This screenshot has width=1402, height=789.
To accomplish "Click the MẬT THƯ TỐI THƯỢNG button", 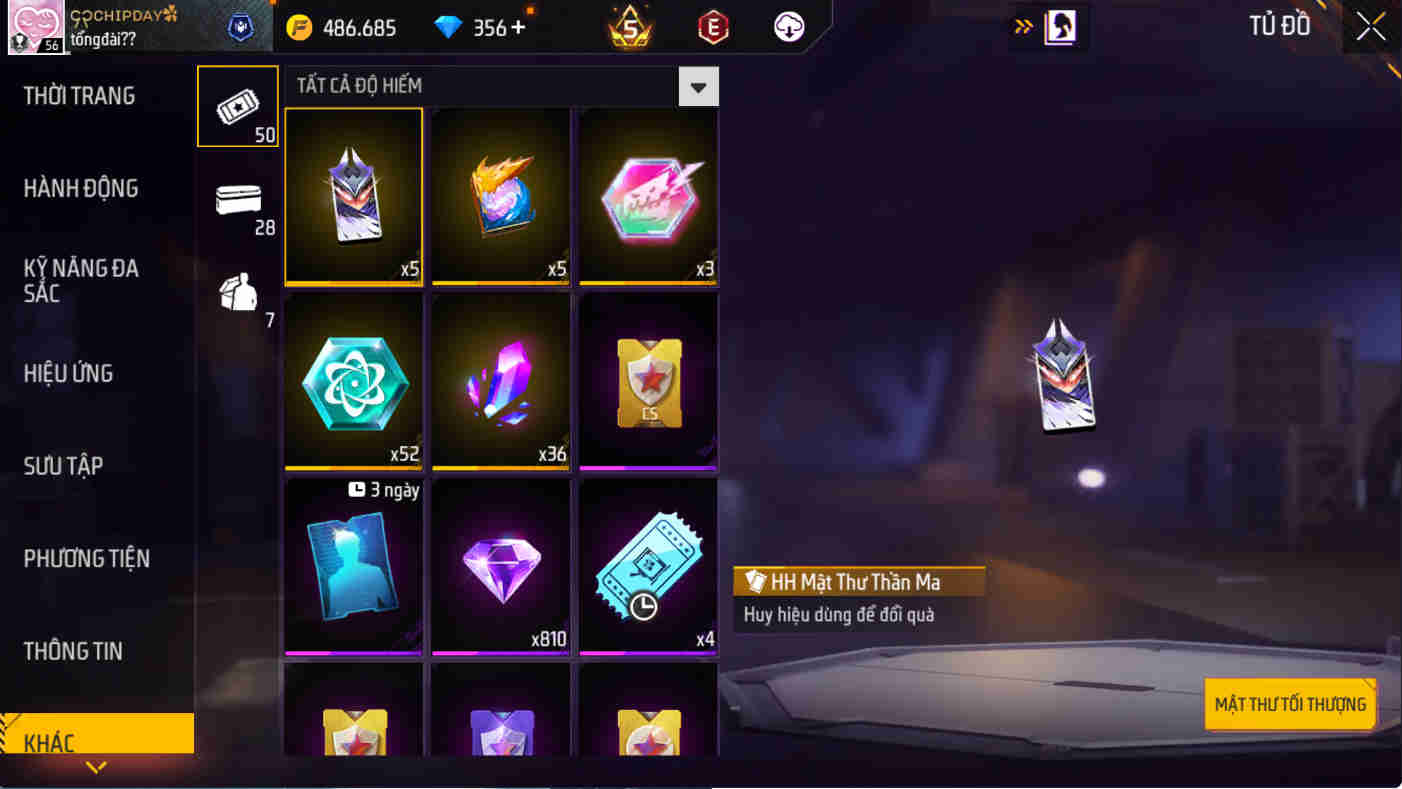I will 1290,704.
